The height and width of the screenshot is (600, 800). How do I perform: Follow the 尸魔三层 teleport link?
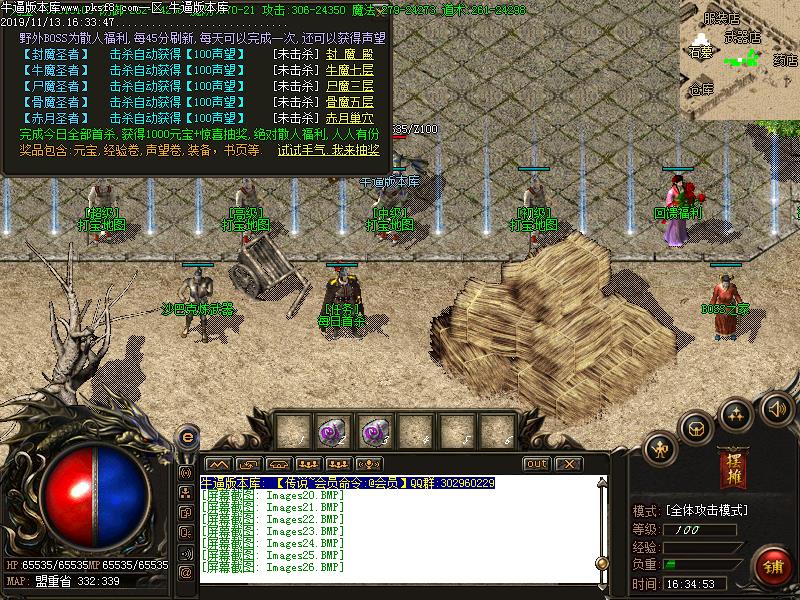coord(350,86)
